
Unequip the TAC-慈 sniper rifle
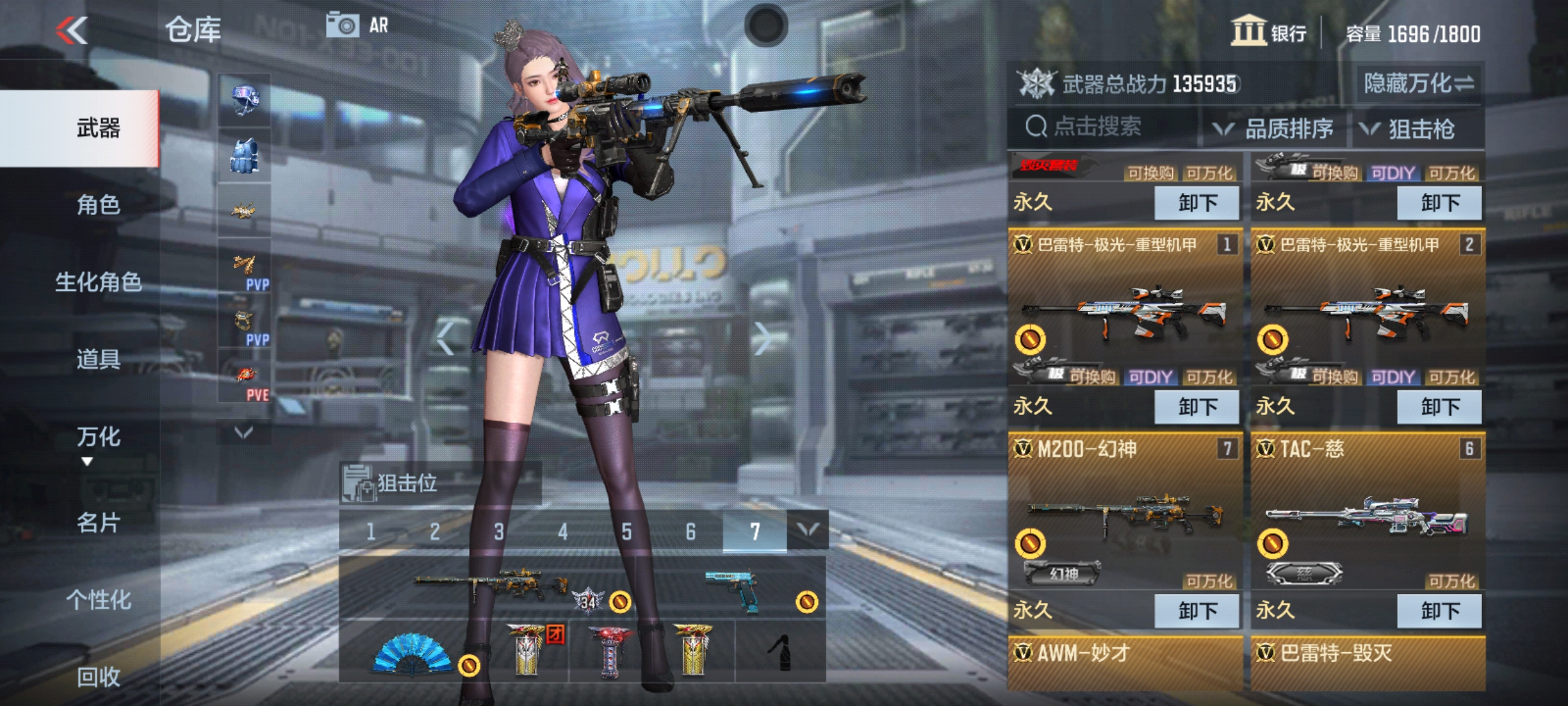coord(1439,610)
